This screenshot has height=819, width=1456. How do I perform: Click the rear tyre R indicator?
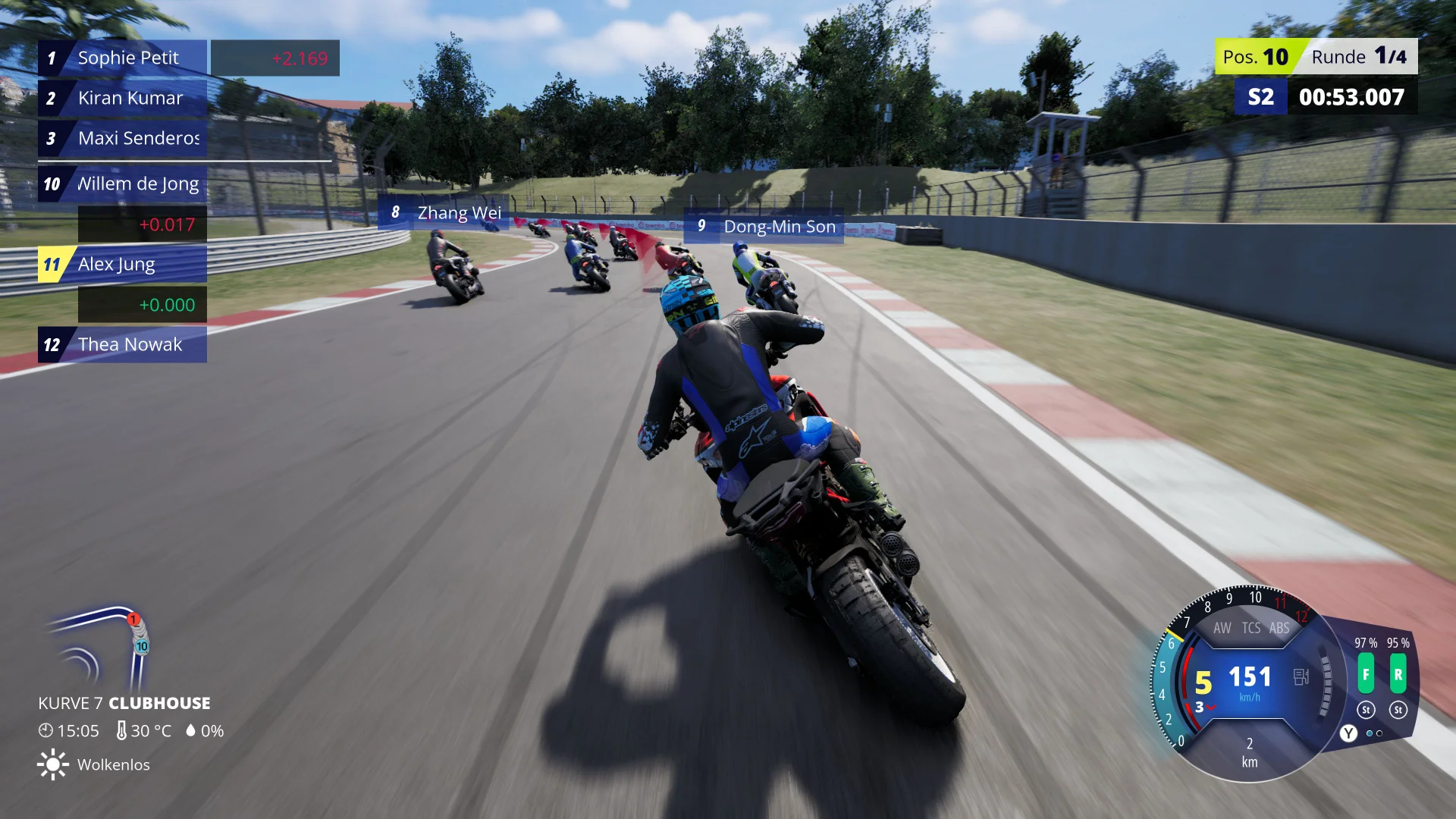[x=1398, y=674]
